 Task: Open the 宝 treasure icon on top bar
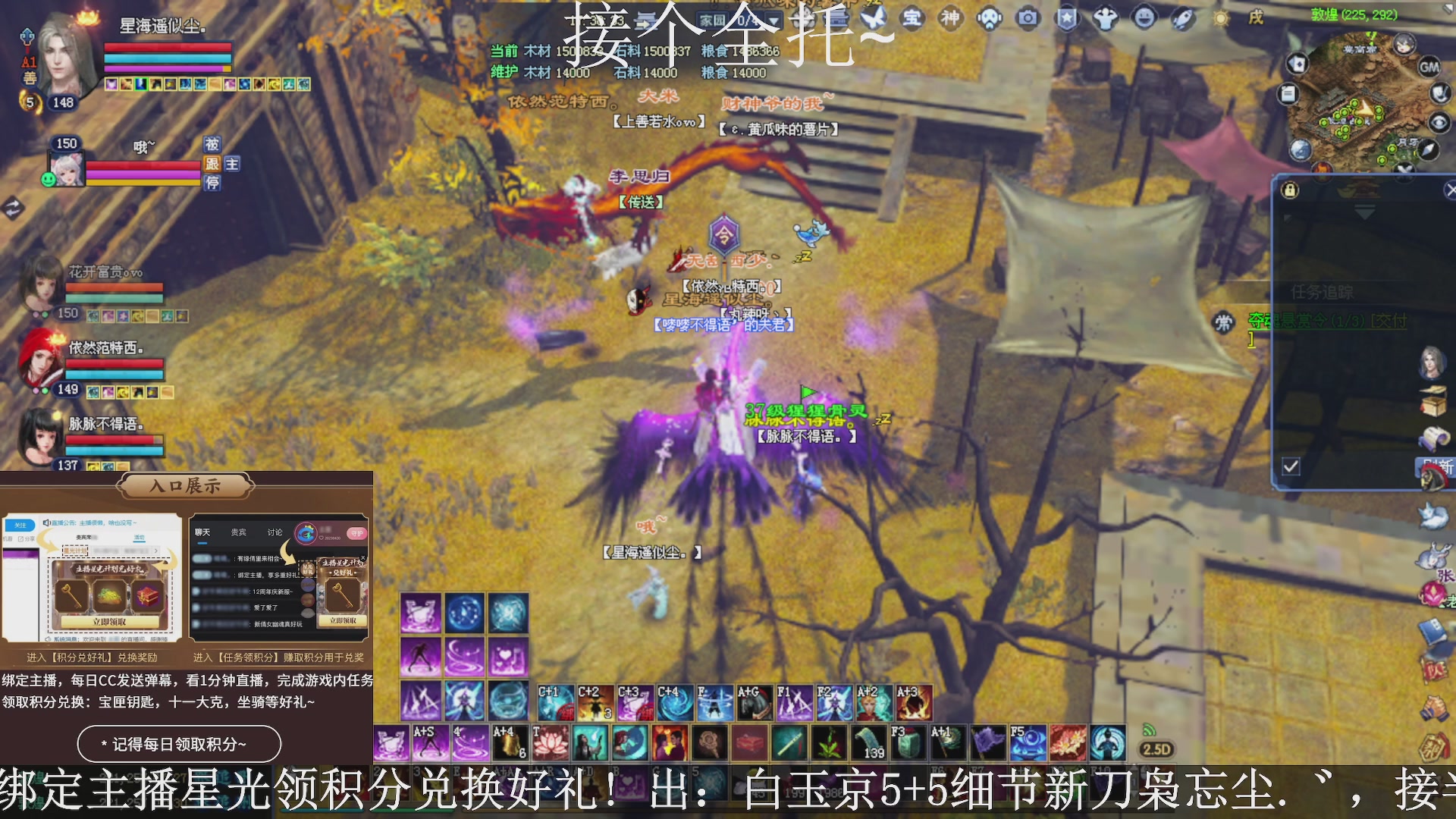pos(911,18)
